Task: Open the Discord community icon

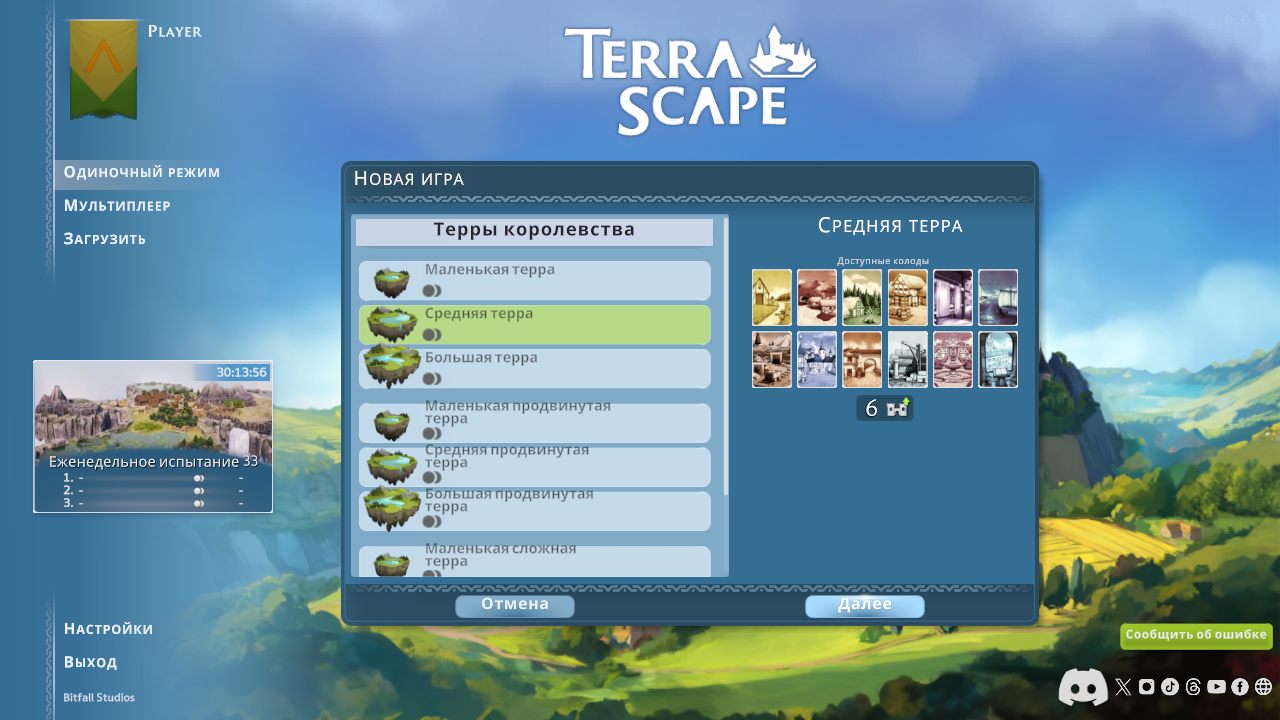Action: click(1081, 687)
